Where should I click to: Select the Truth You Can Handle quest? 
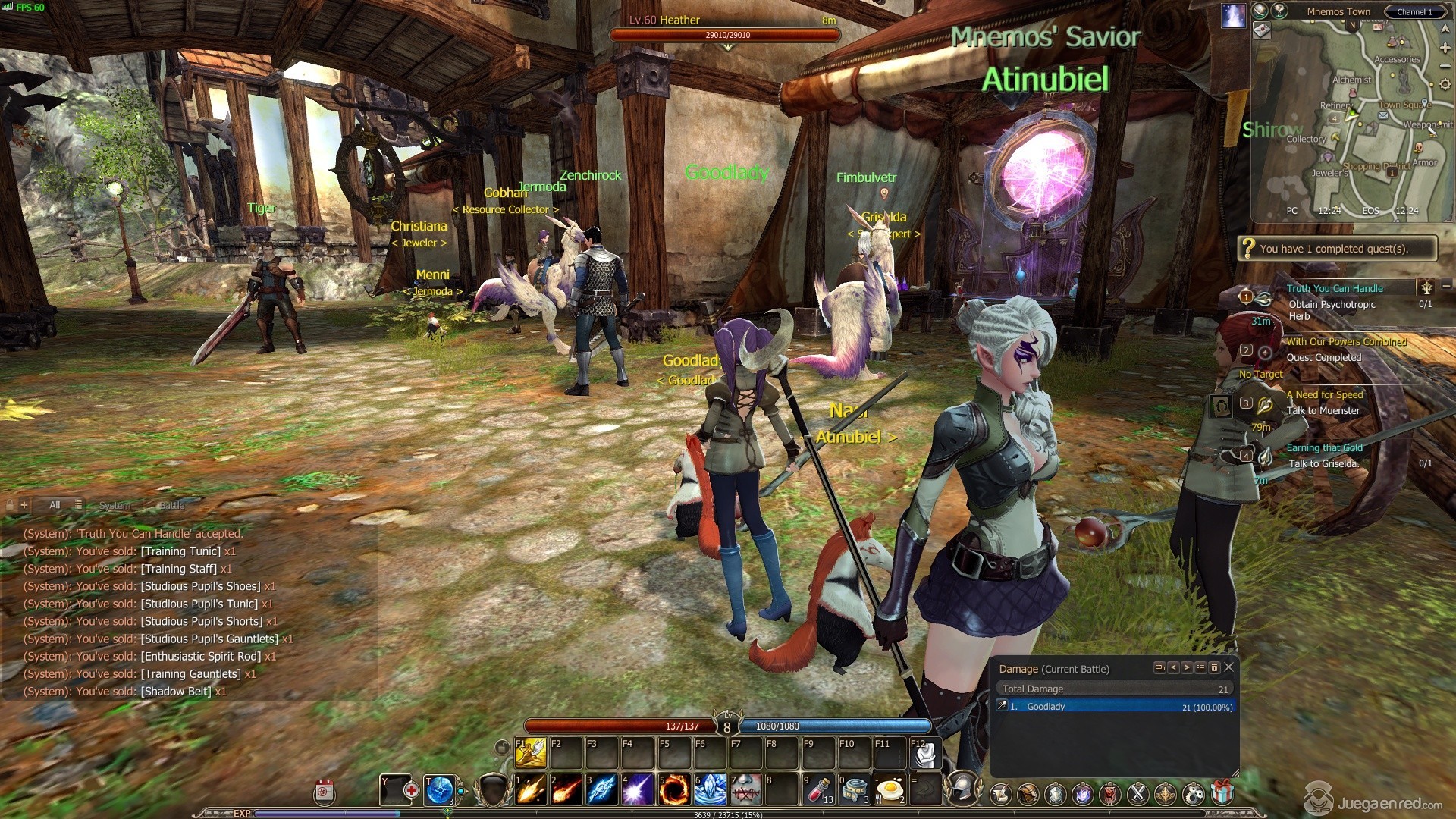(x=1335, y=288)
